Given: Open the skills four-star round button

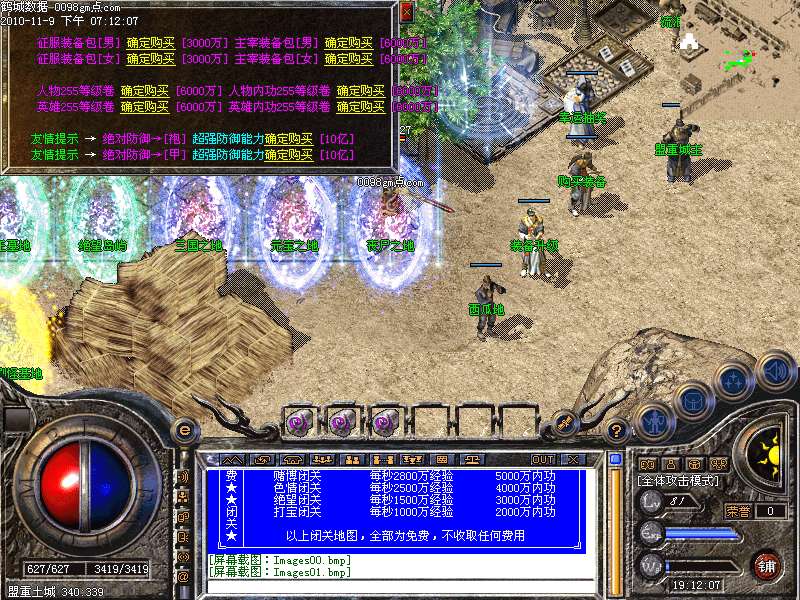Looking at the screenshot, I should 735,380.
